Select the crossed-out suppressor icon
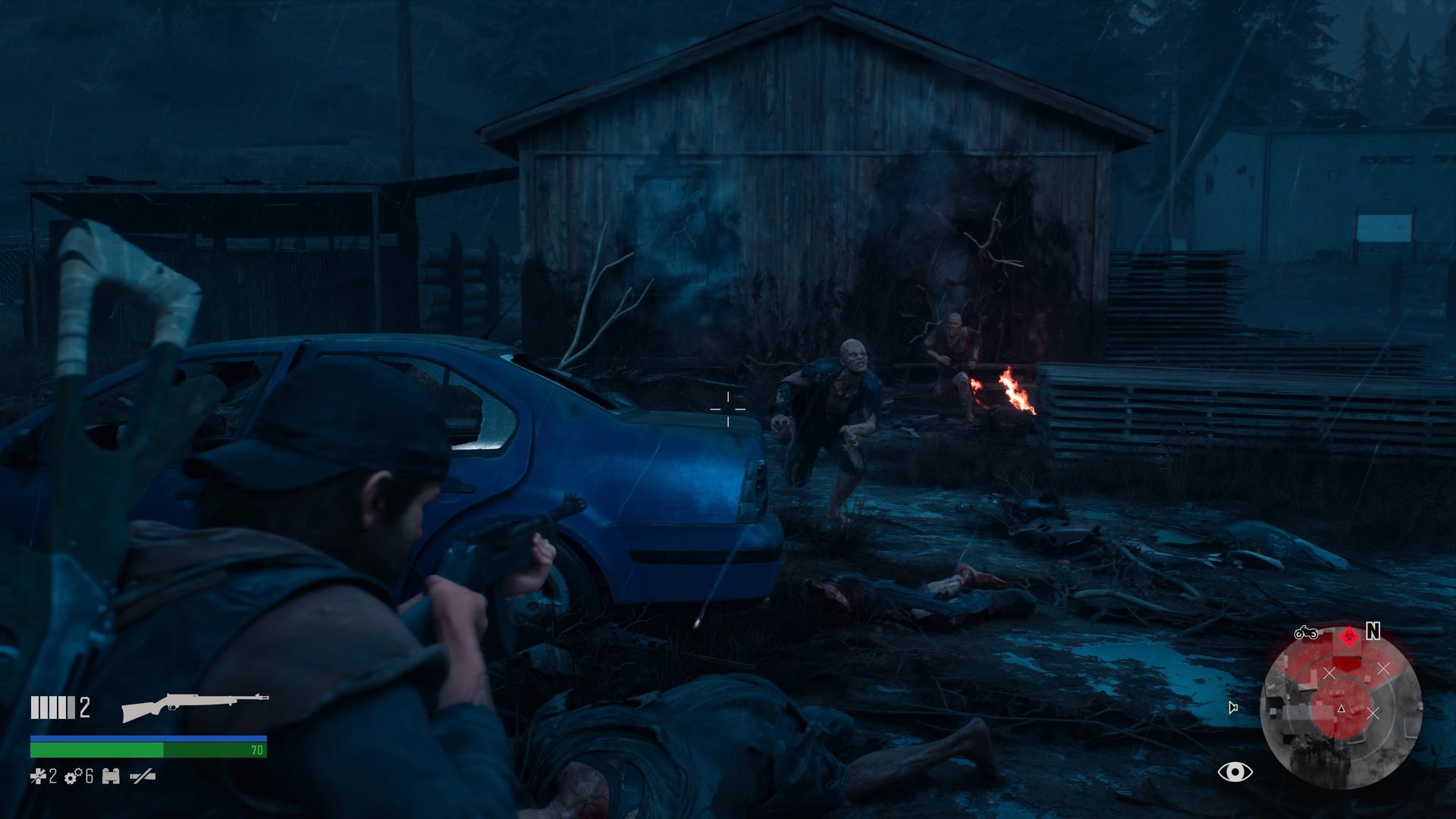This screenshot has width=1456, height=819. (x=143, y=776)
